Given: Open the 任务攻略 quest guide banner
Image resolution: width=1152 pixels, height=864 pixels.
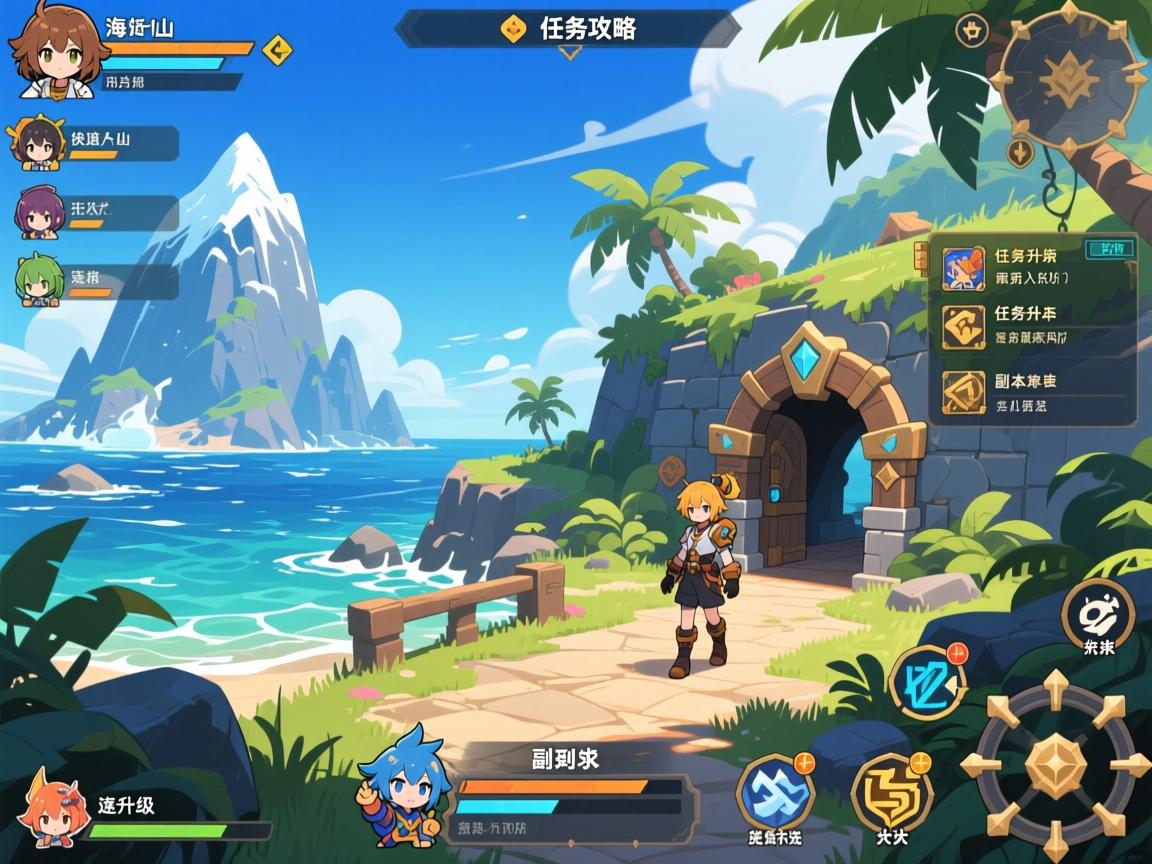Looking at the screenshot, I should point(568,28).
